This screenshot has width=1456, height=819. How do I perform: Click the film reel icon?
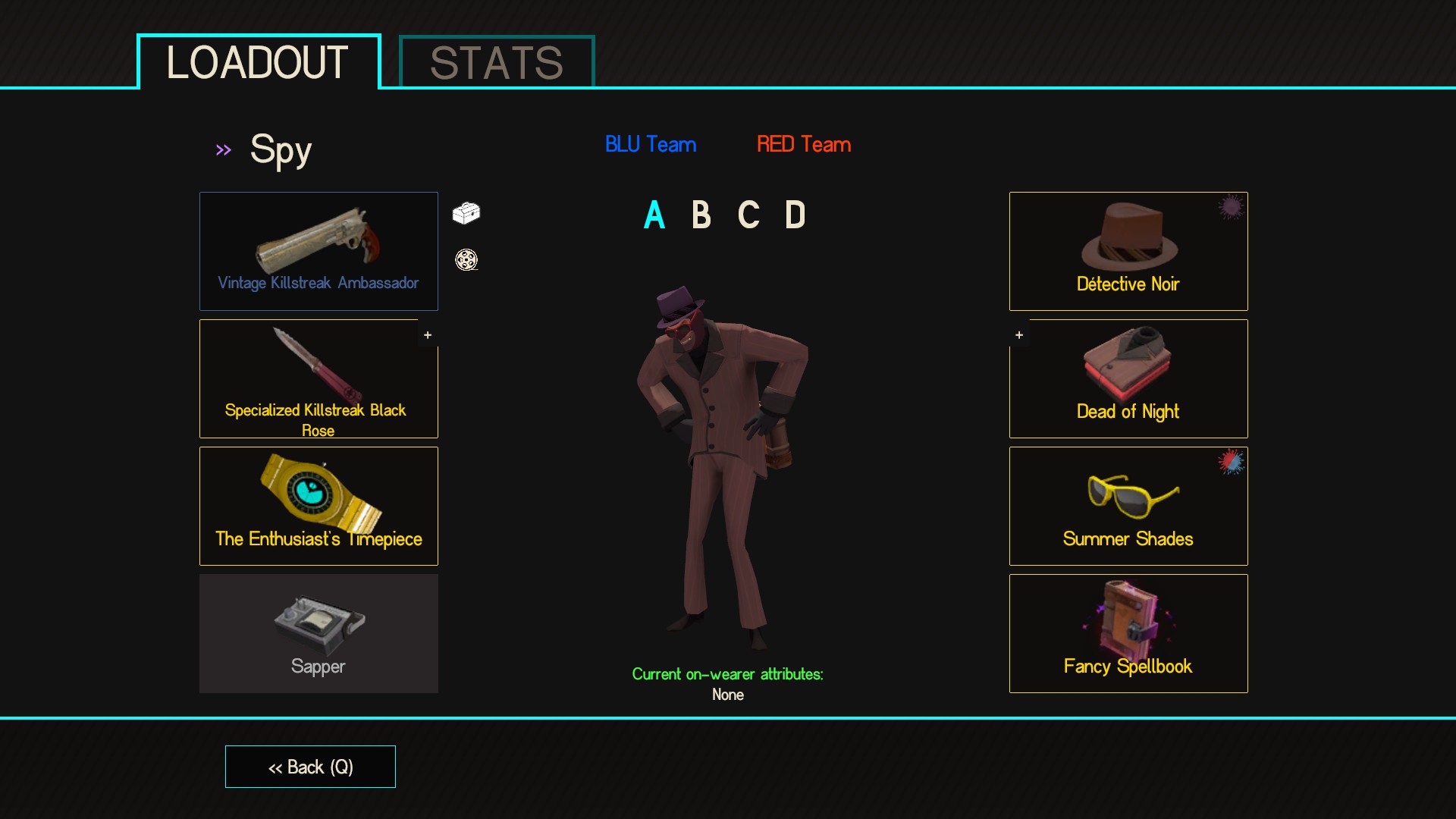pos(466,260)
